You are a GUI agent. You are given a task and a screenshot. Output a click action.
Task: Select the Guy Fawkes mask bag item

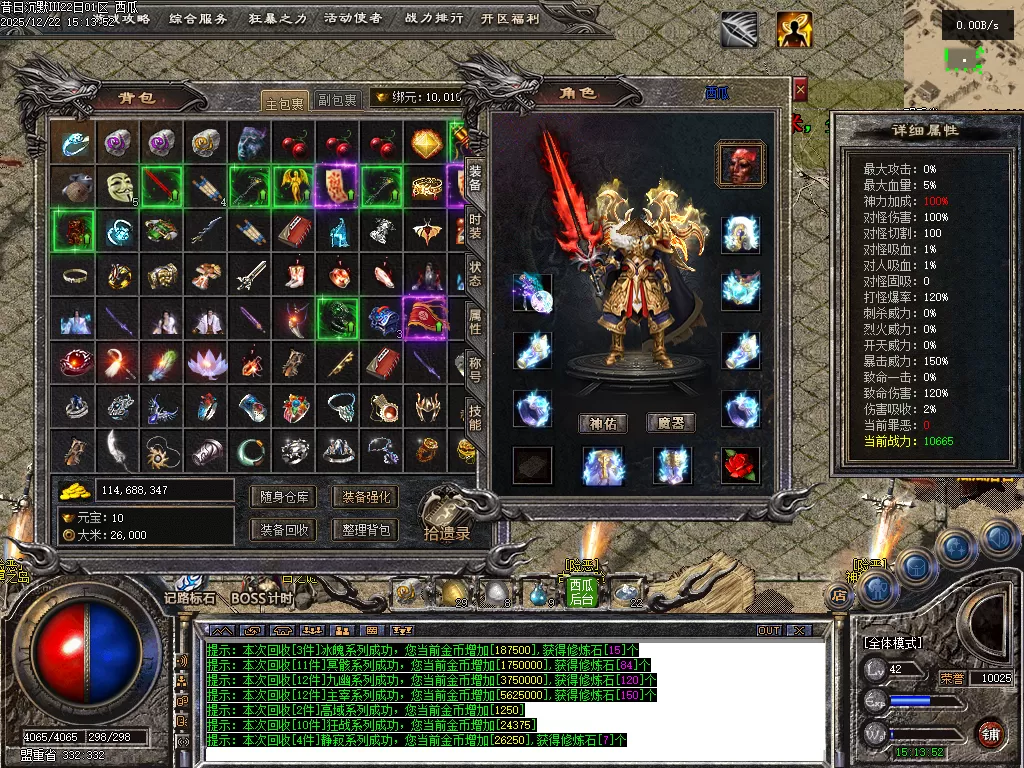[x=120, y=186]
